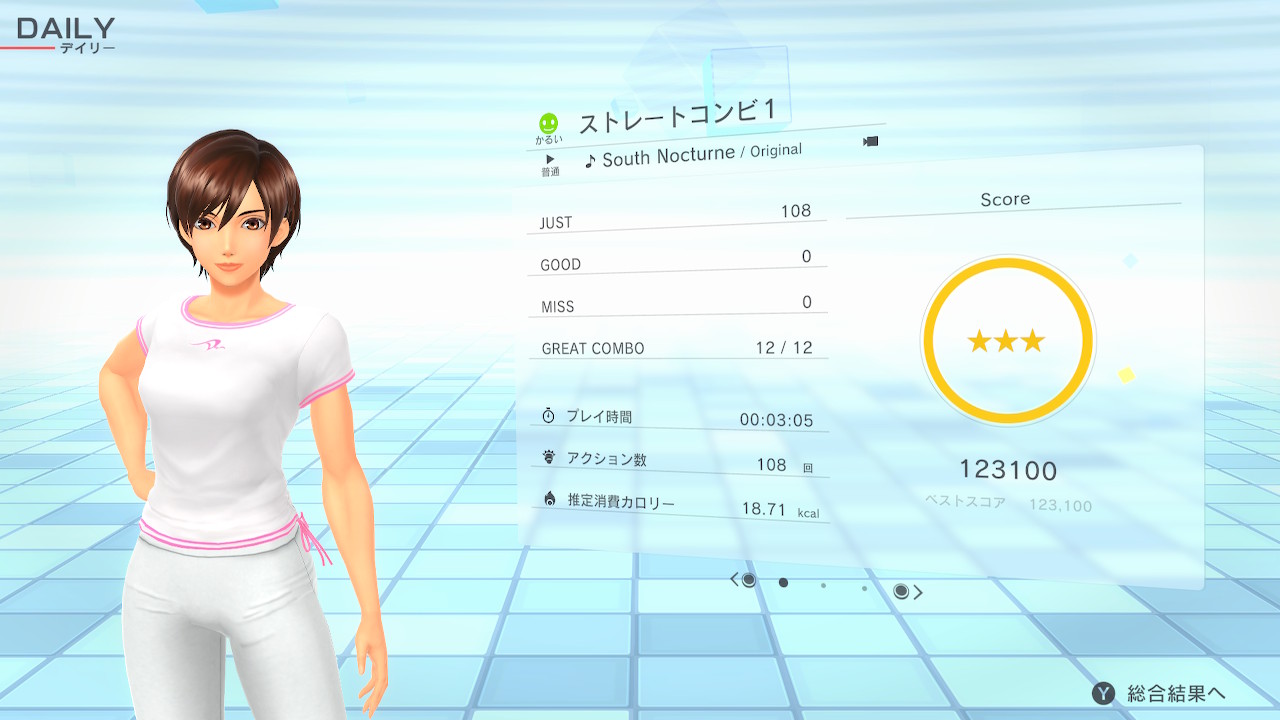Click the camera icon beside the song title

(870, 142)
